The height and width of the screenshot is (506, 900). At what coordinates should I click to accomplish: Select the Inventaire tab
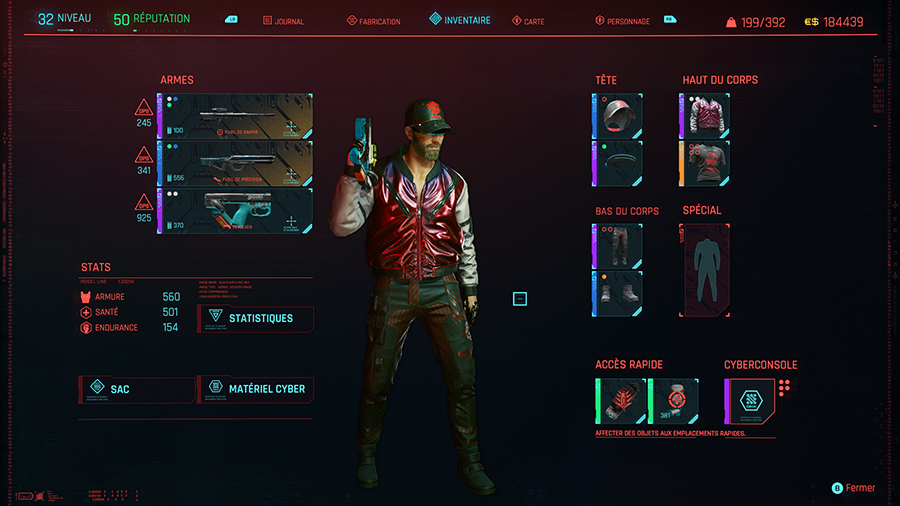click(461, 20)
